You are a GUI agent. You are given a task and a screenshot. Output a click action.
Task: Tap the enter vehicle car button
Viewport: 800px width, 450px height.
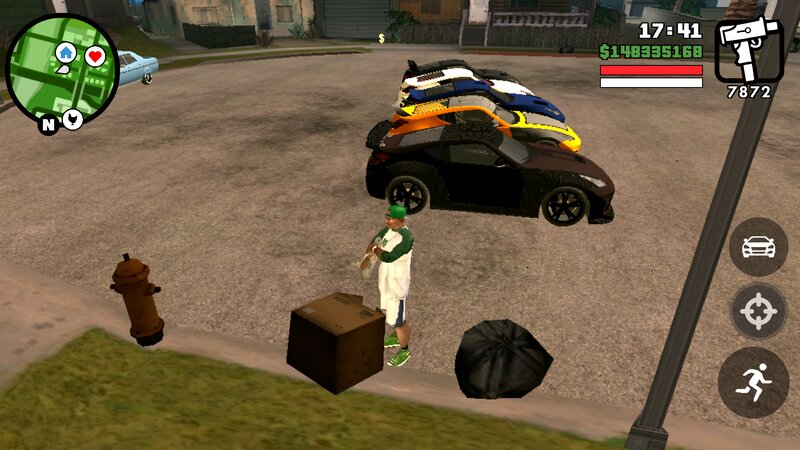[758, 247]
